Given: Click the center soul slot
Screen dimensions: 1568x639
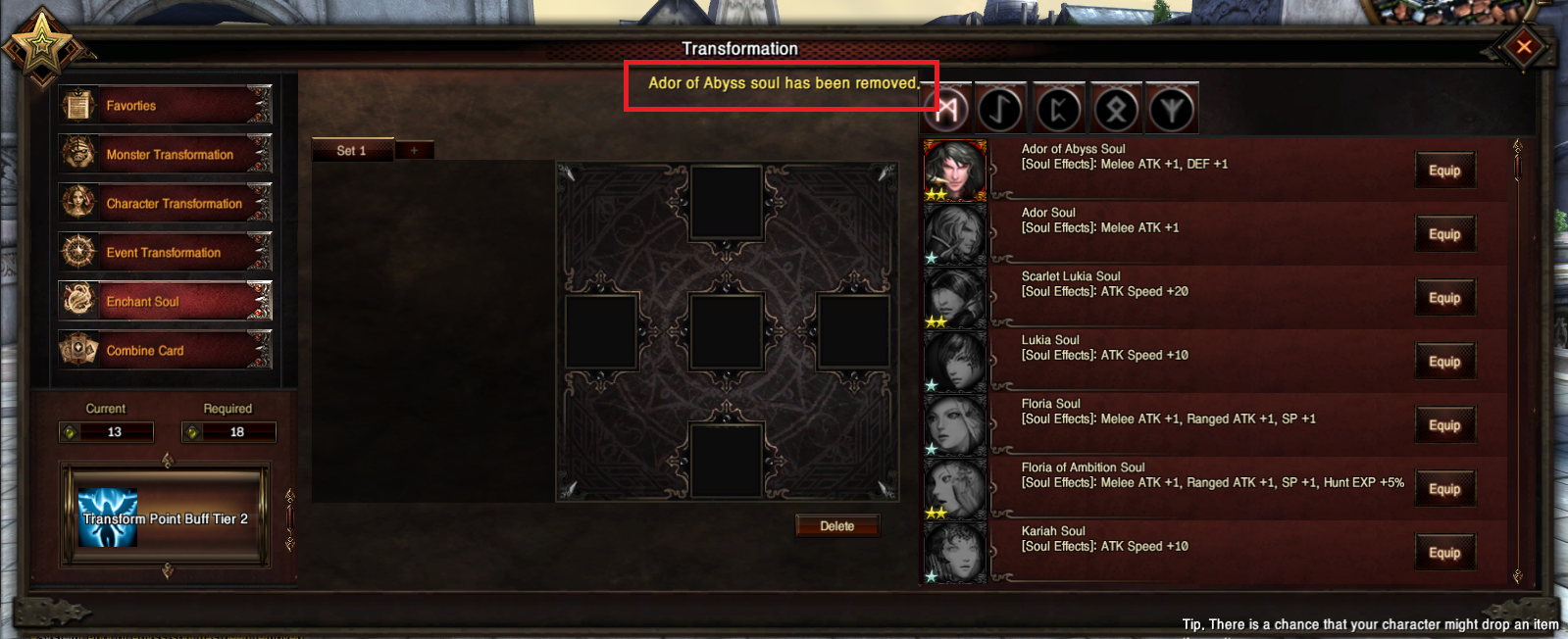Looking at the screenshot, I should click(727, 330).
